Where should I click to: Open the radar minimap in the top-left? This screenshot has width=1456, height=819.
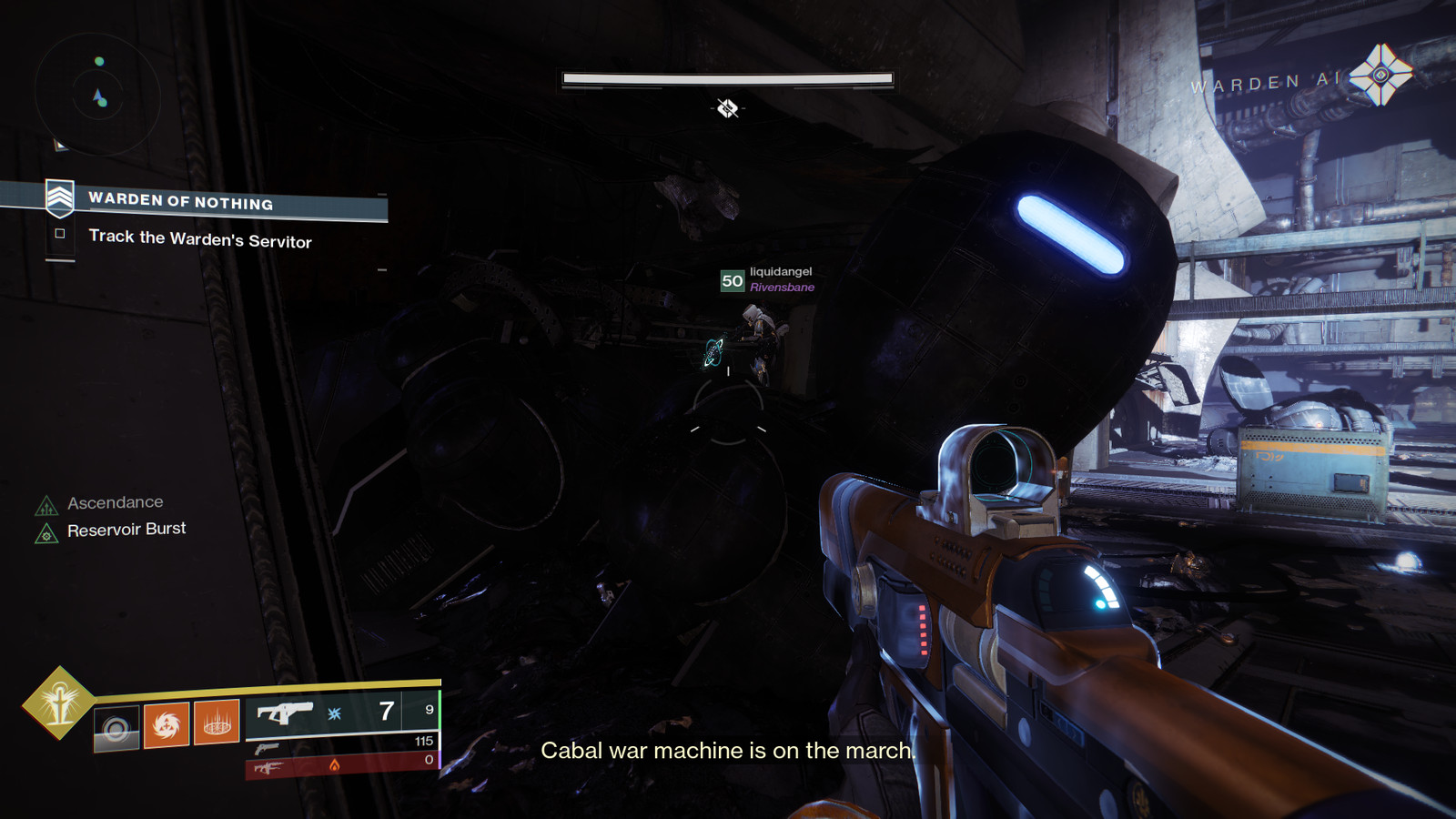click(97, 94)
